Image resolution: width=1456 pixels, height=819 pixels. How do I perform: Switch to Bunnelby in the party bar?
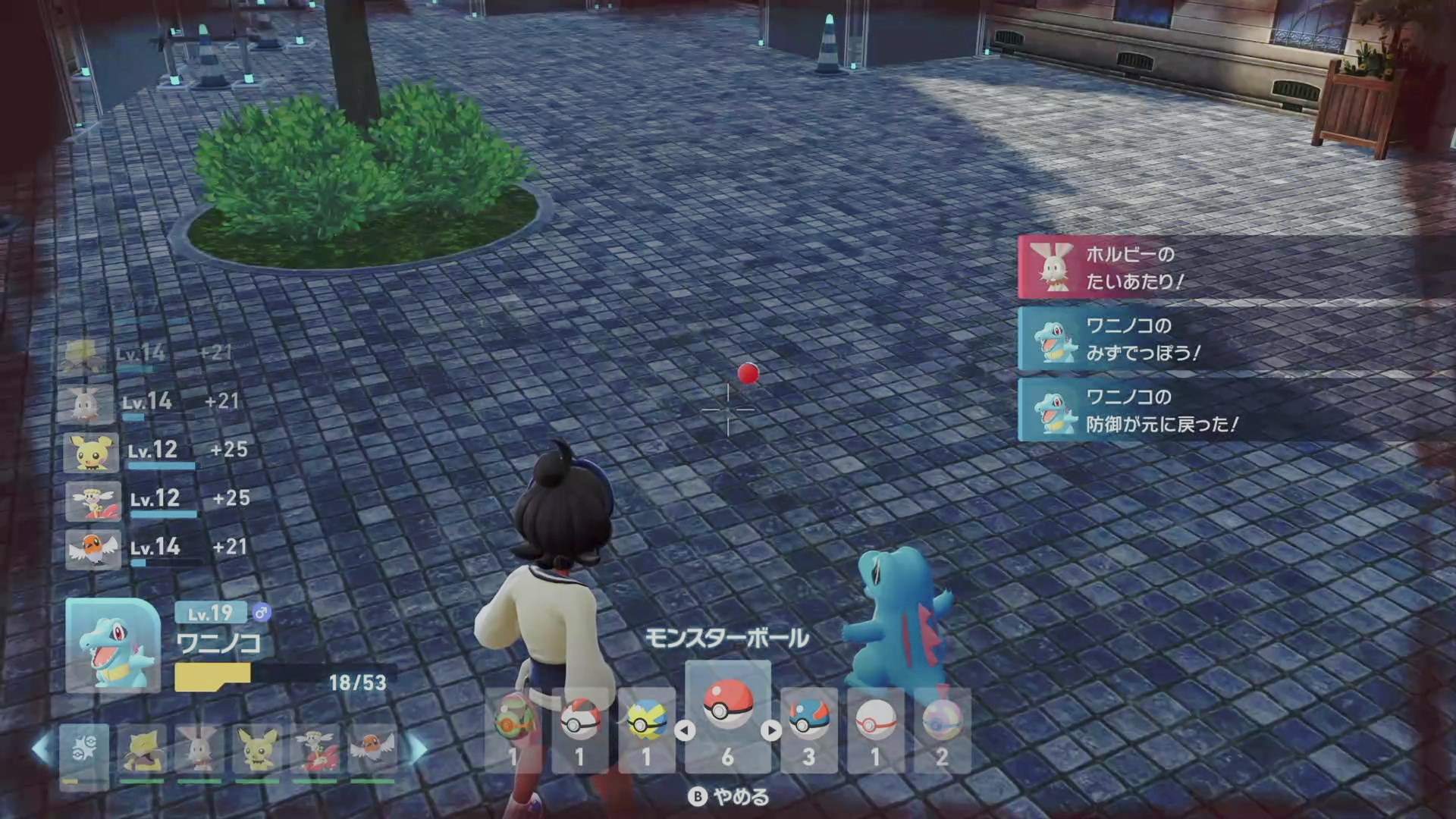(199, 750)
